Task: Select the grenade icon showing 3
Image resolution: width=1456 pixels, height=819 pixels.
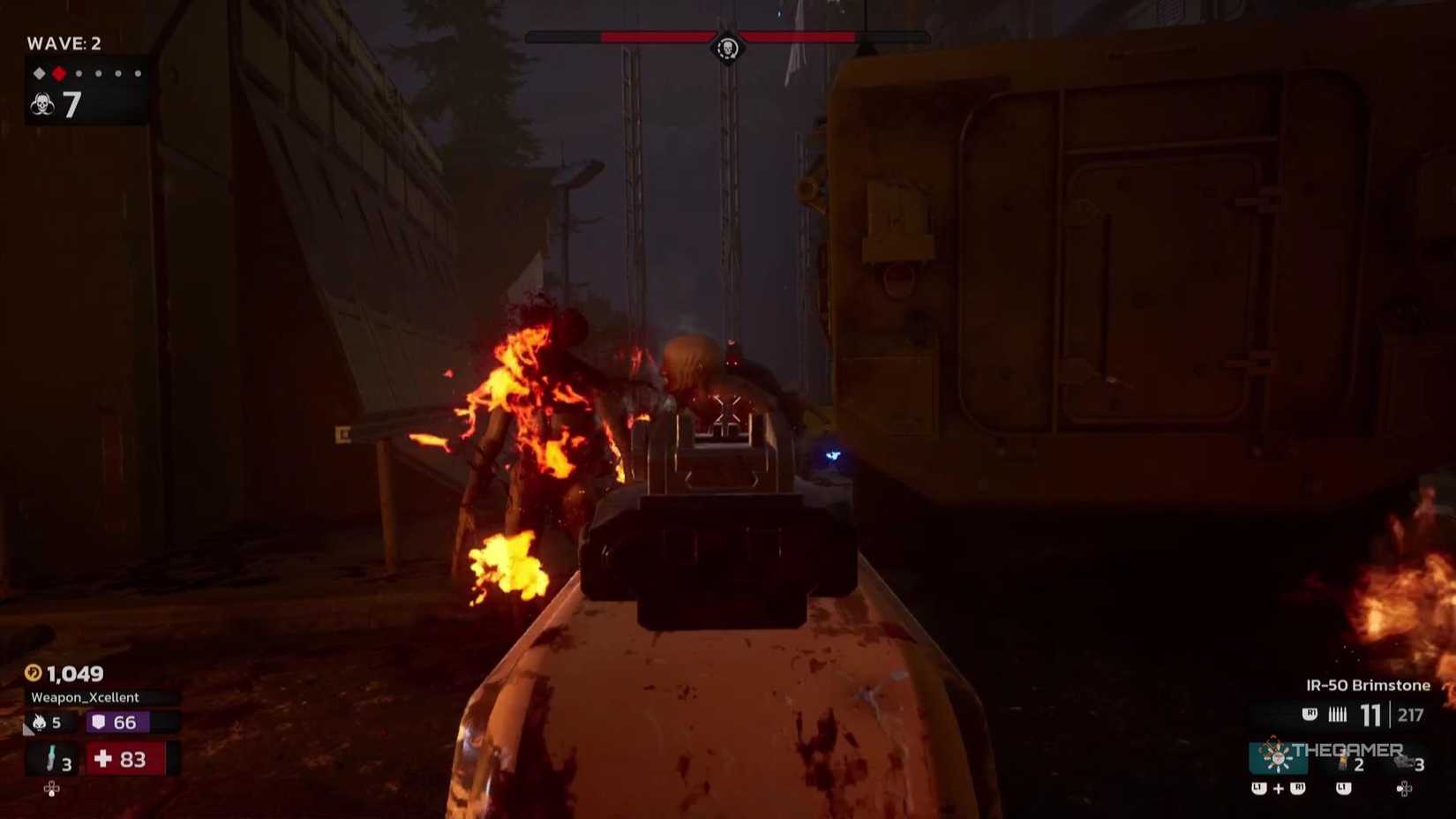Action: [x=1404, y=762]
